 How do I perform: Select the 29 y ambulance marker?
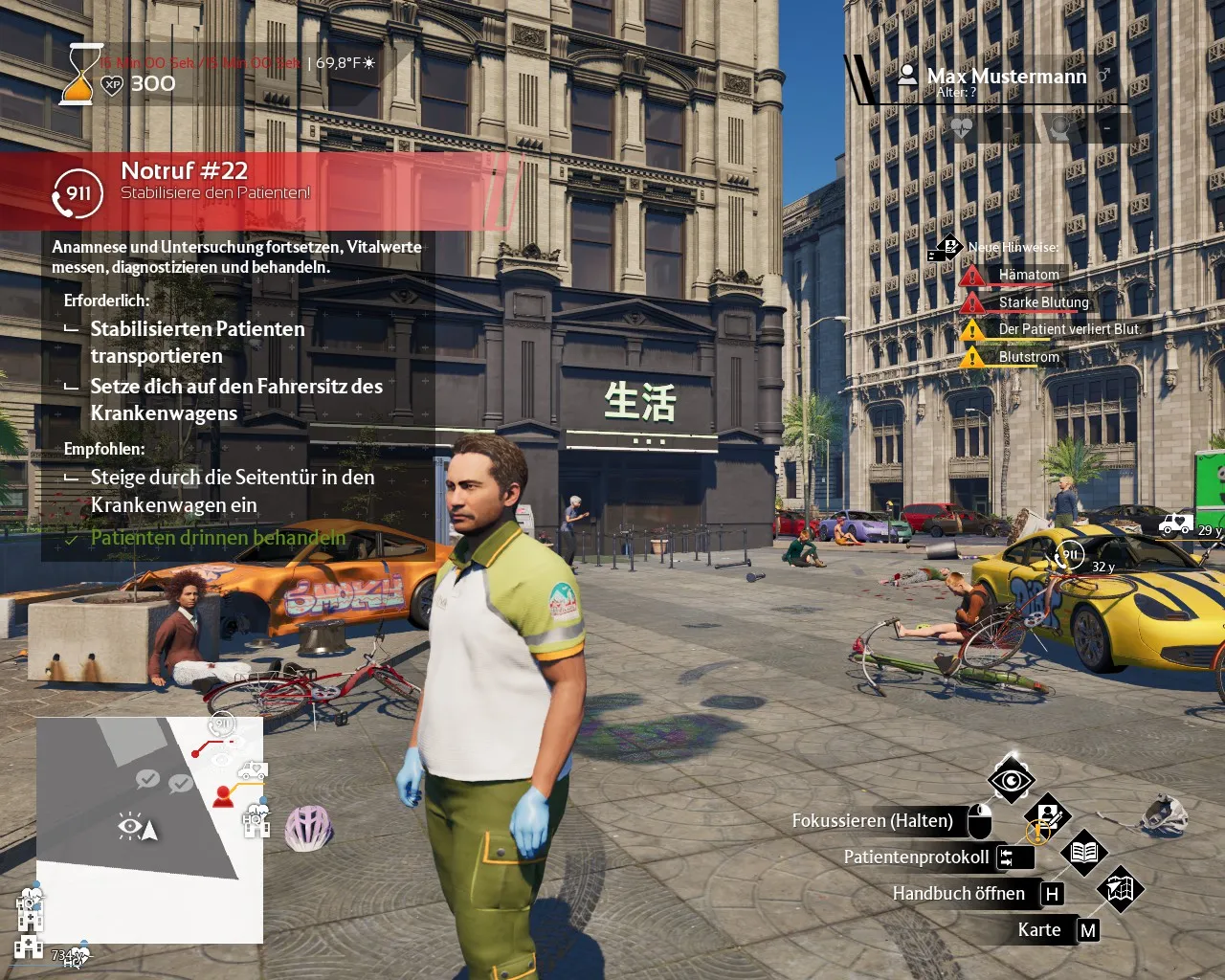point(1177,524)
